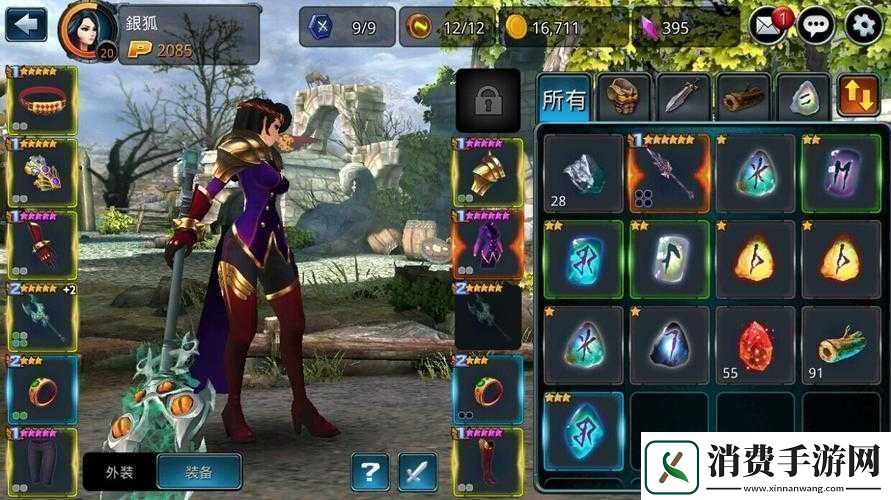Screen dimensions: 891x500
Task: Open the mail inbox
Action: point(767,25)
